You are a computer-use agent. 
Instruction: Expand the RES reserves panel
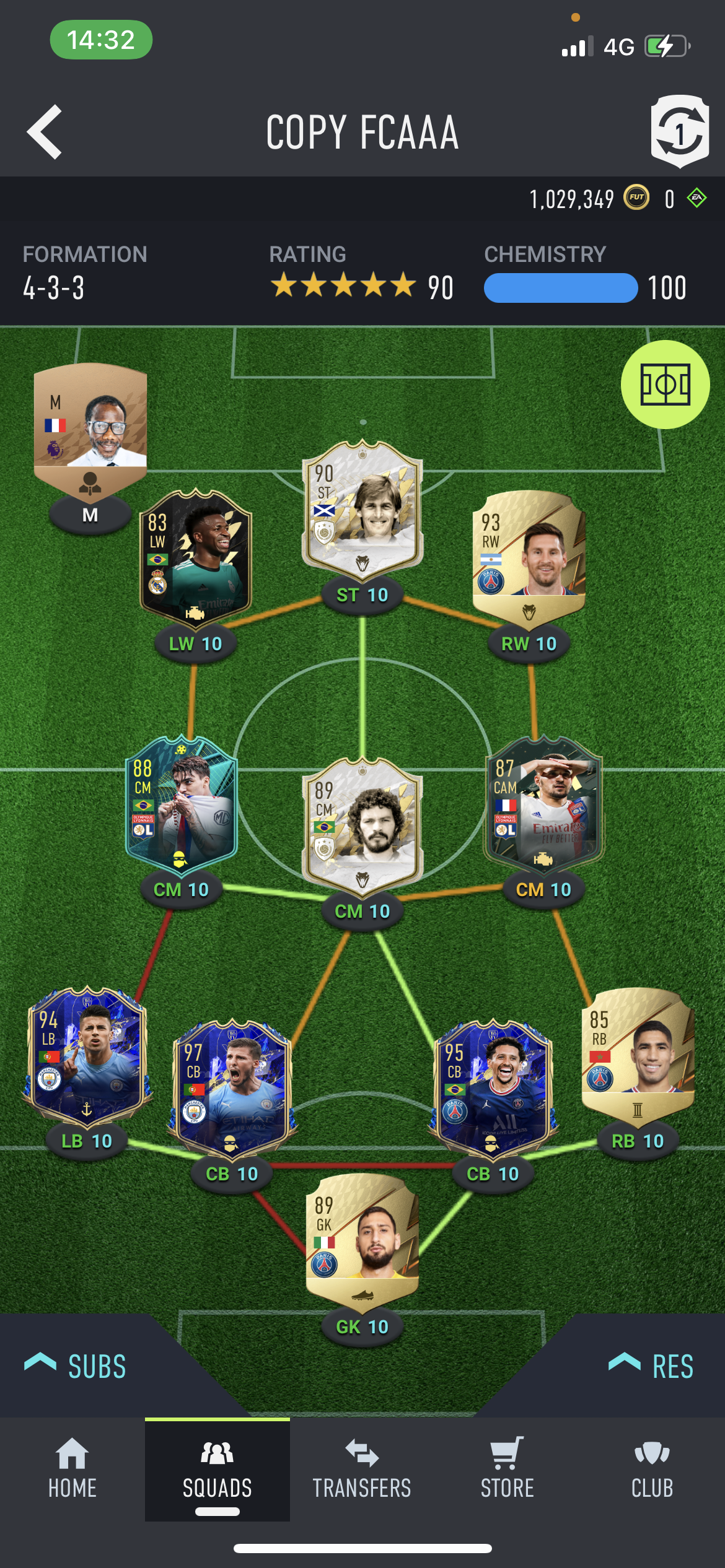coord(652,1366)
